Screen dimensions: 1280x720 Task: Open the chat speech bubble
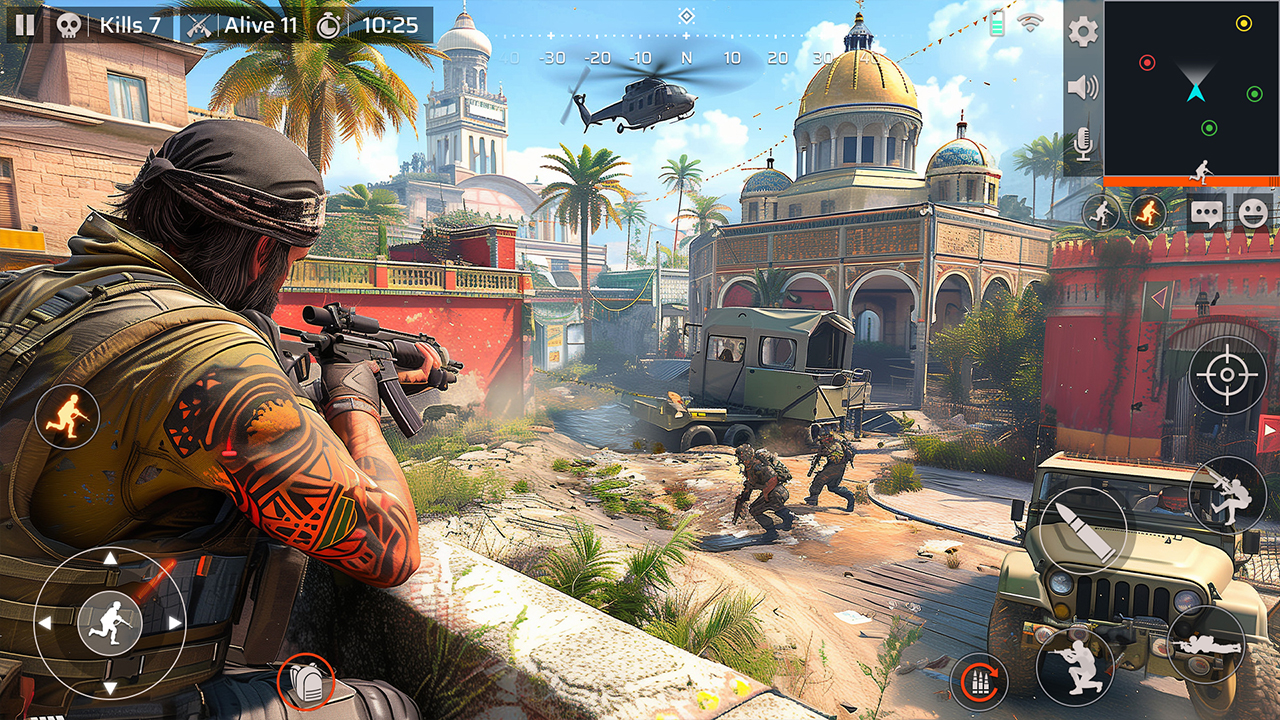pos(1207,213)
